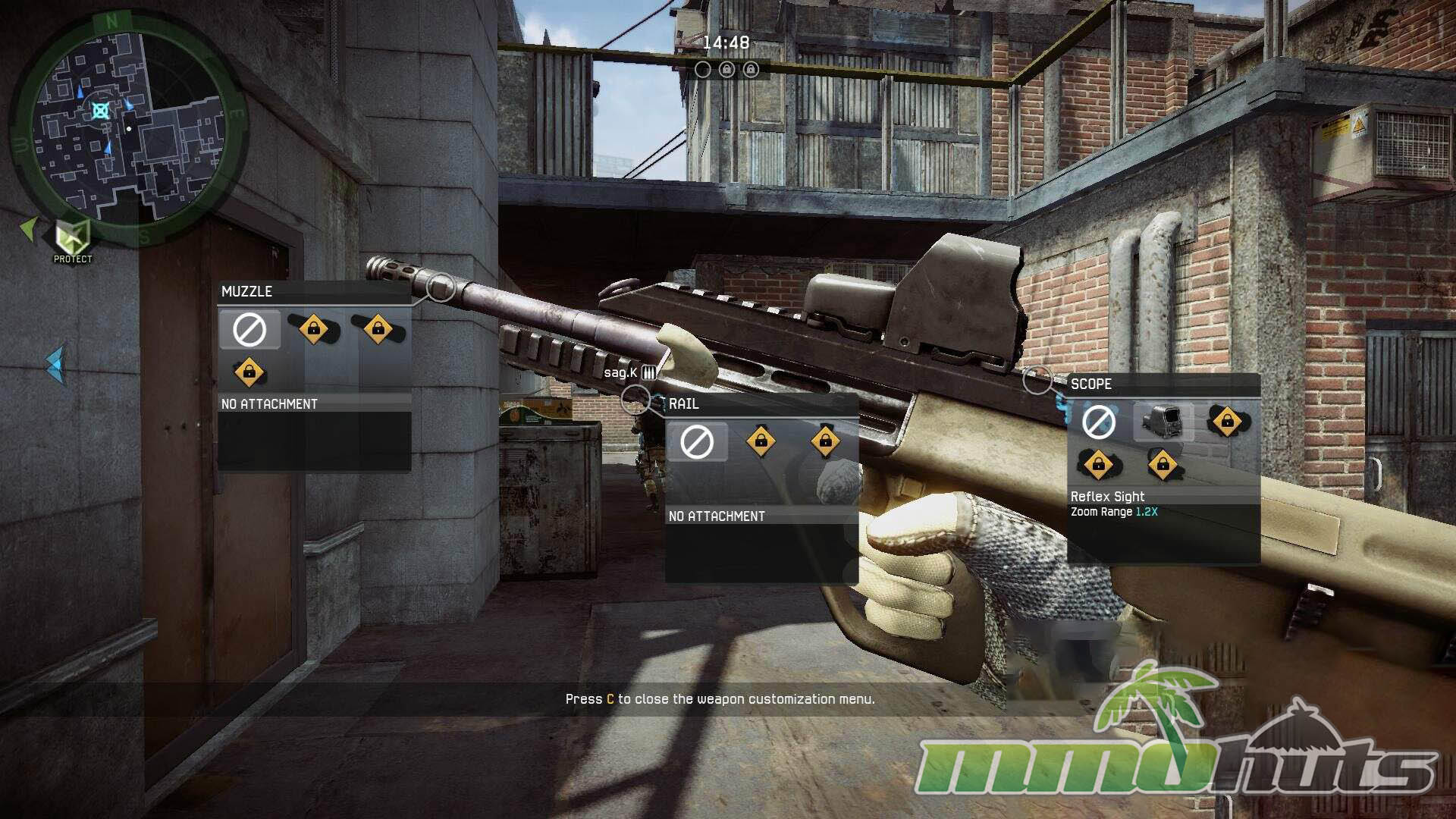Viewport: 1456px width, 819px height.
Task: Select the Muzzle no-attachment slot
Action: (x=249, y=330)
